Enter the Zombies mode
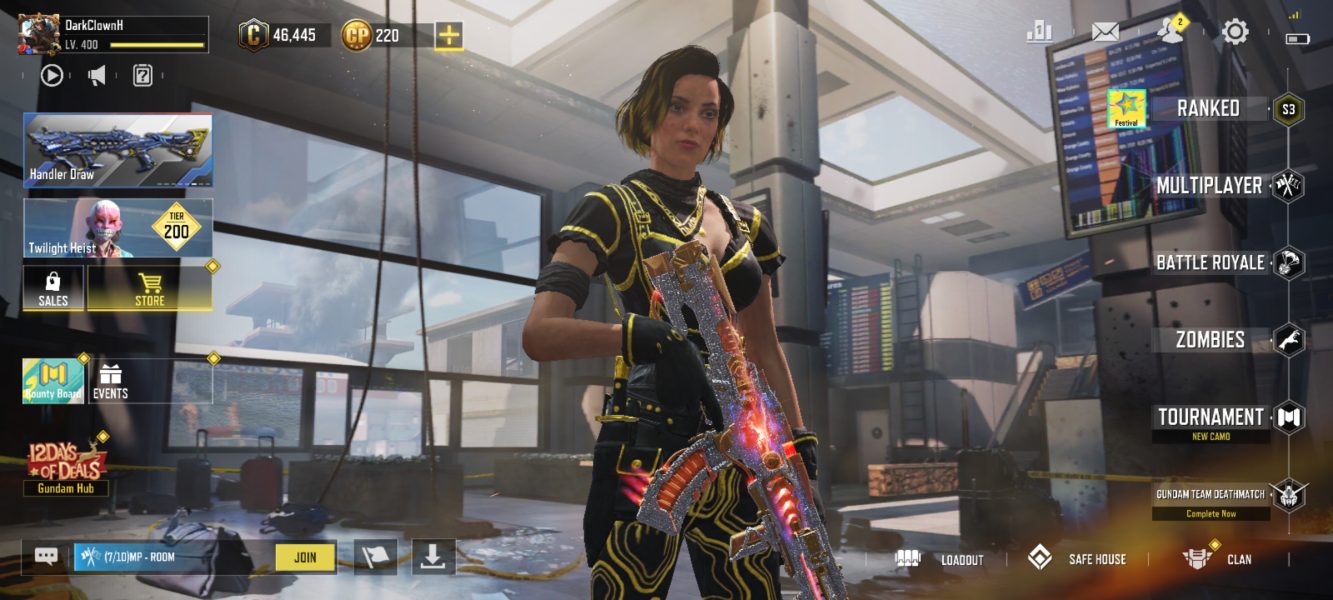This screenshot has width=1333, height=600. click(x=1210, y=340)
